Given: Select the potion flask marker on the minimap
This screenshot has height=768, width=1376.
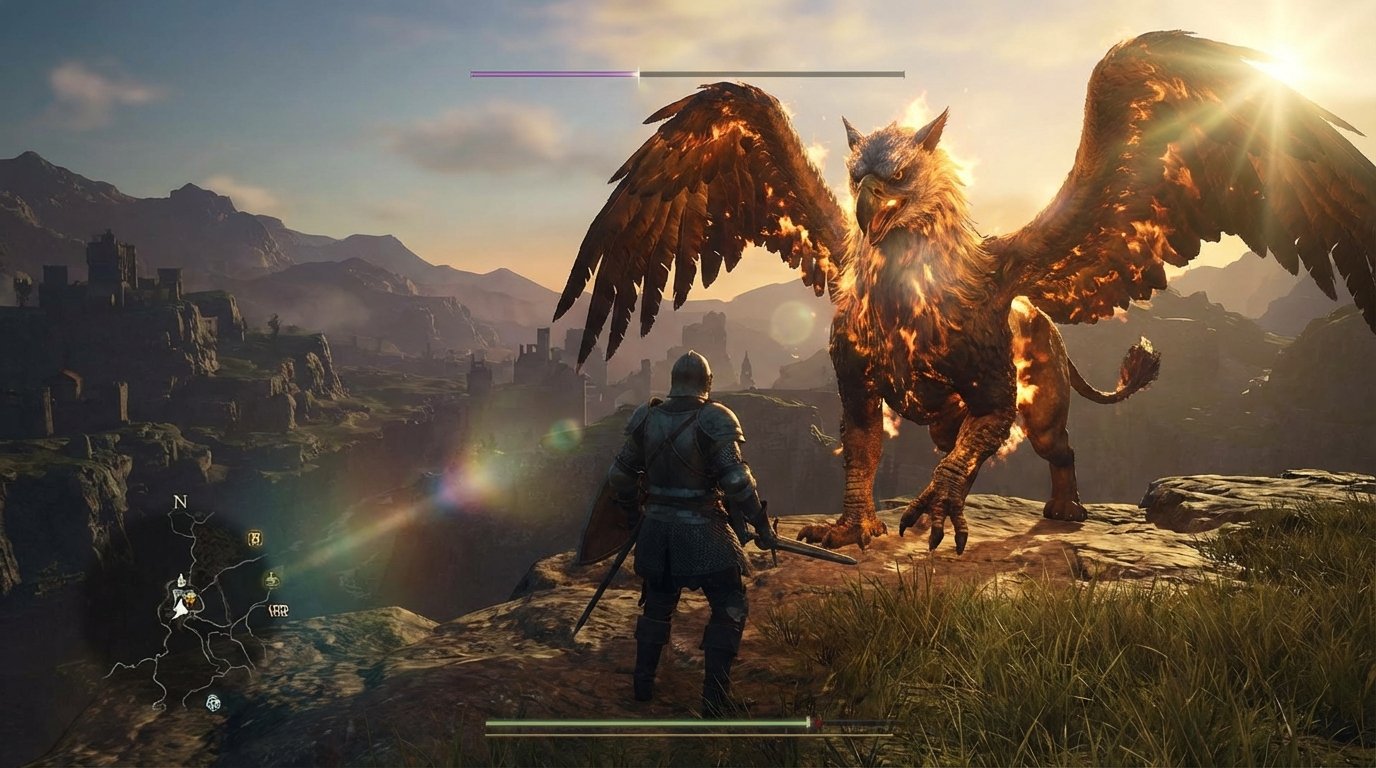Looking at the screenshot, I should point(272,579).
